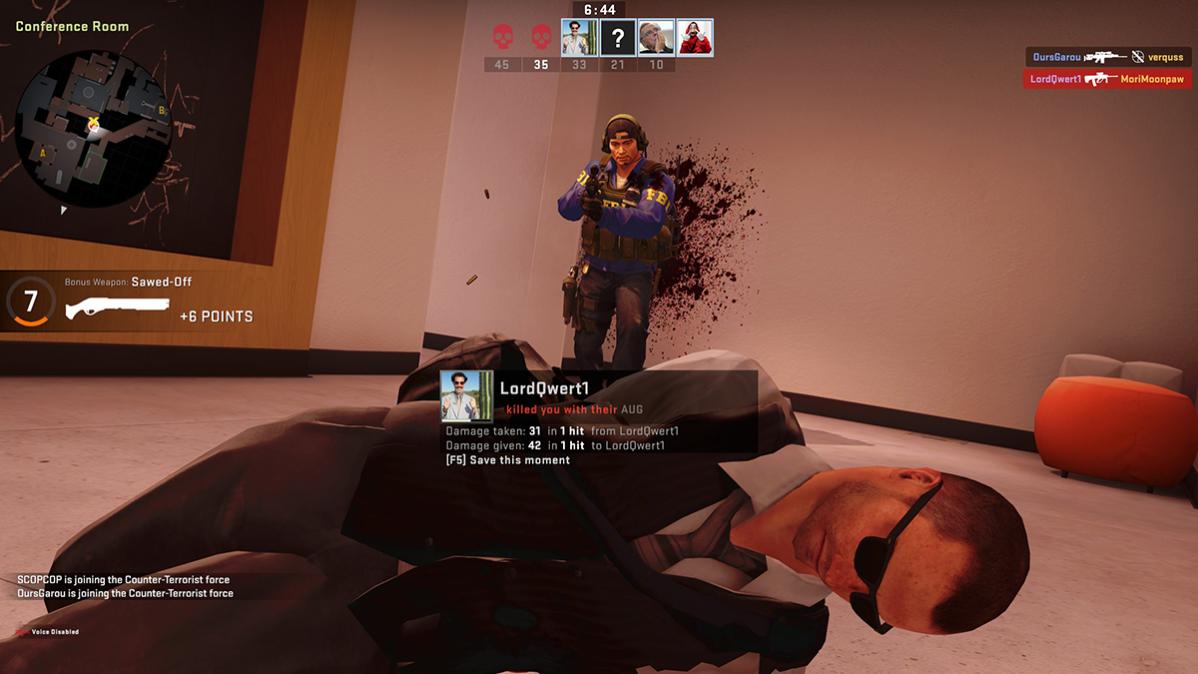Click the red skull above score 45

502,38
